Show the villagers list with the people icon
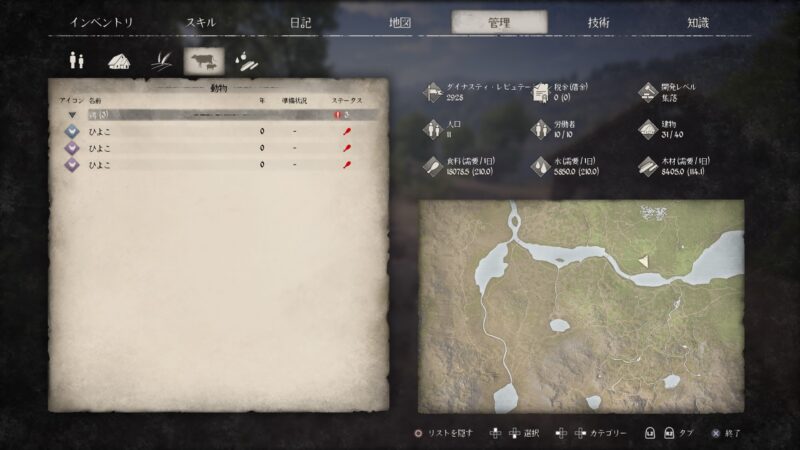 coord(76,61)
